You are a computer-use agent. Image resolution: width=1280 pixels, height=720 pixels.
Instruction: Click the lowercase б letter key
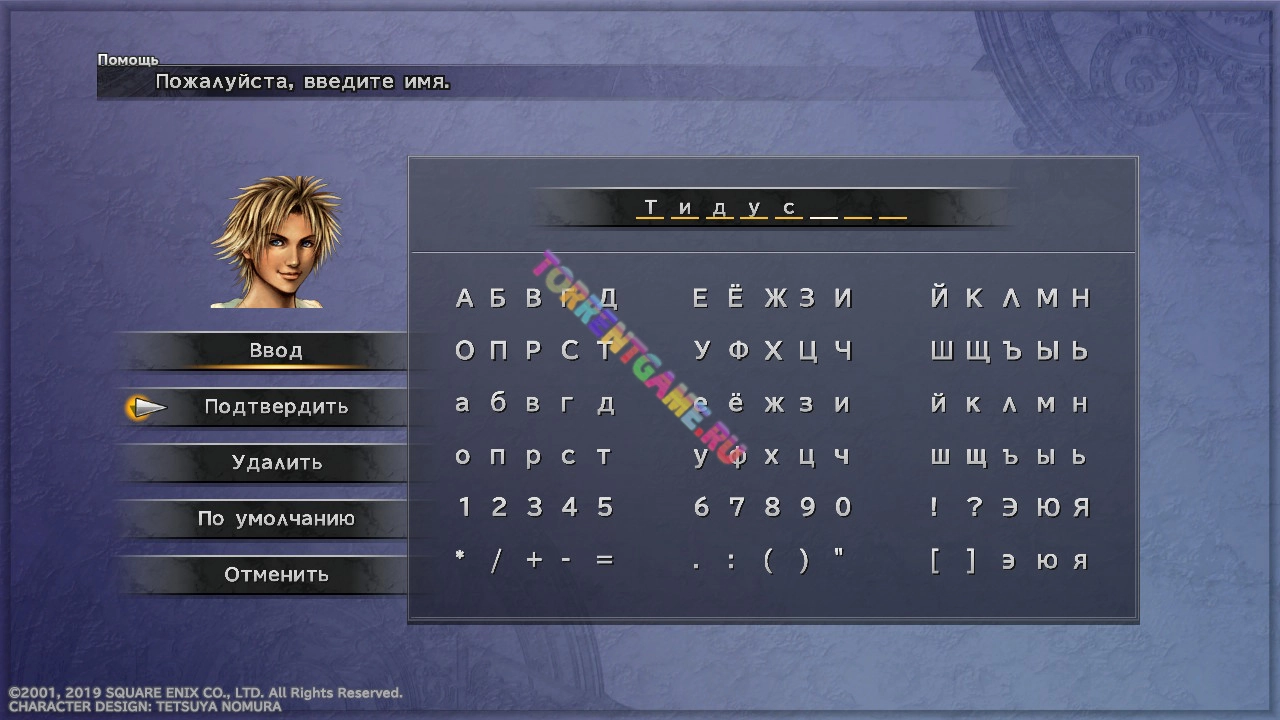pyautogui.click(x=498, y=403)
